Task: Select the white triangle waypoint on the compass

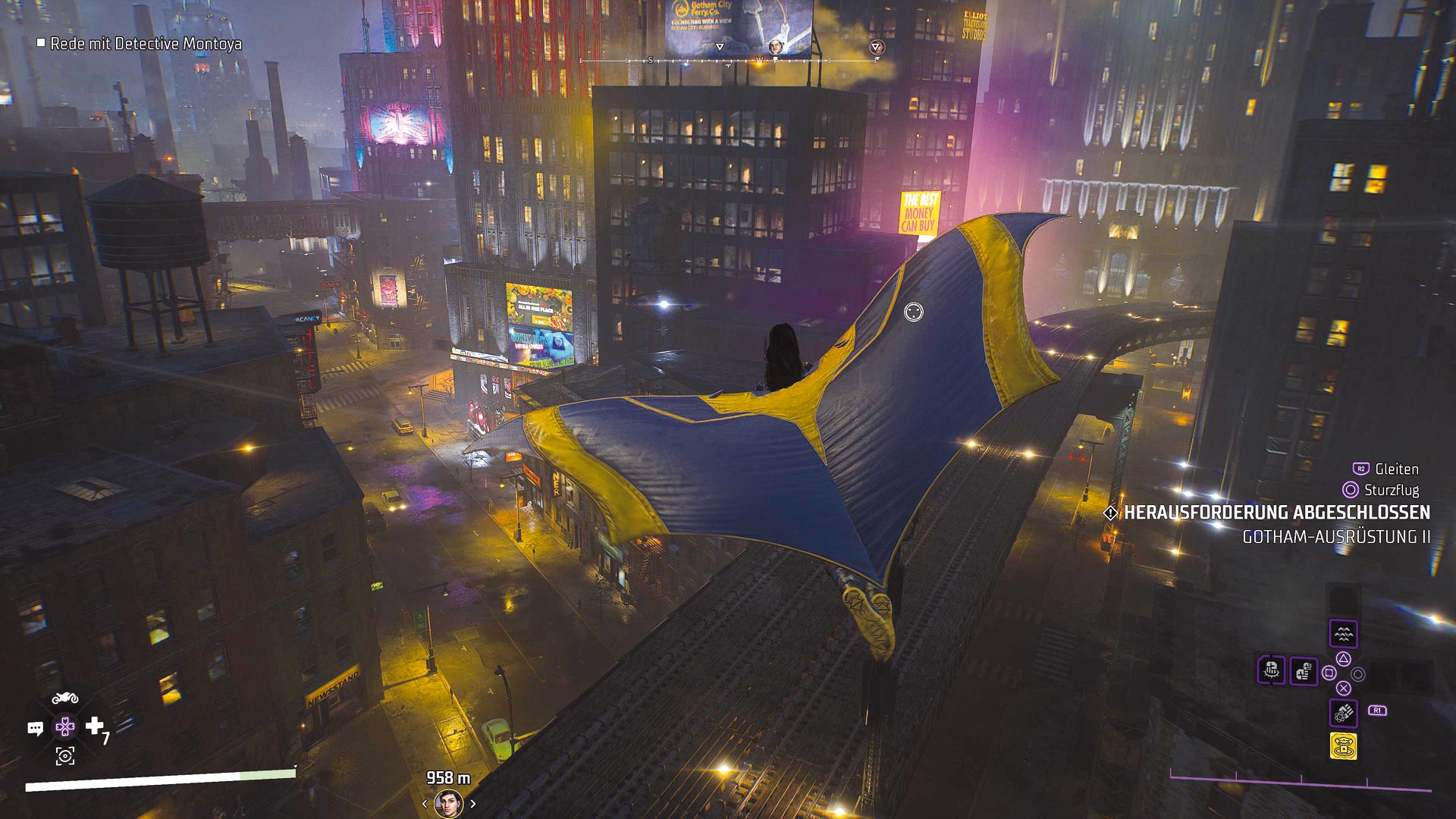Action: click(720, 47)
